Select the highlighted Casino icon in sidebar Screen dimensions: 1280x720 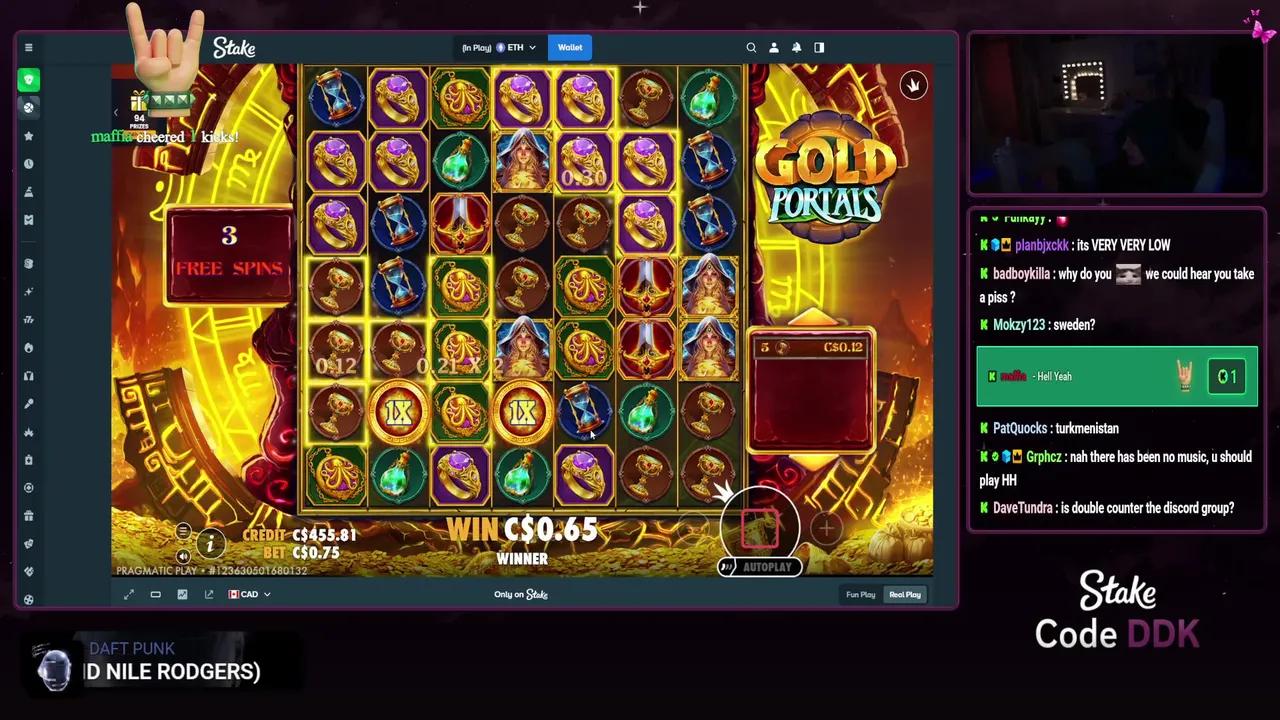29,79
